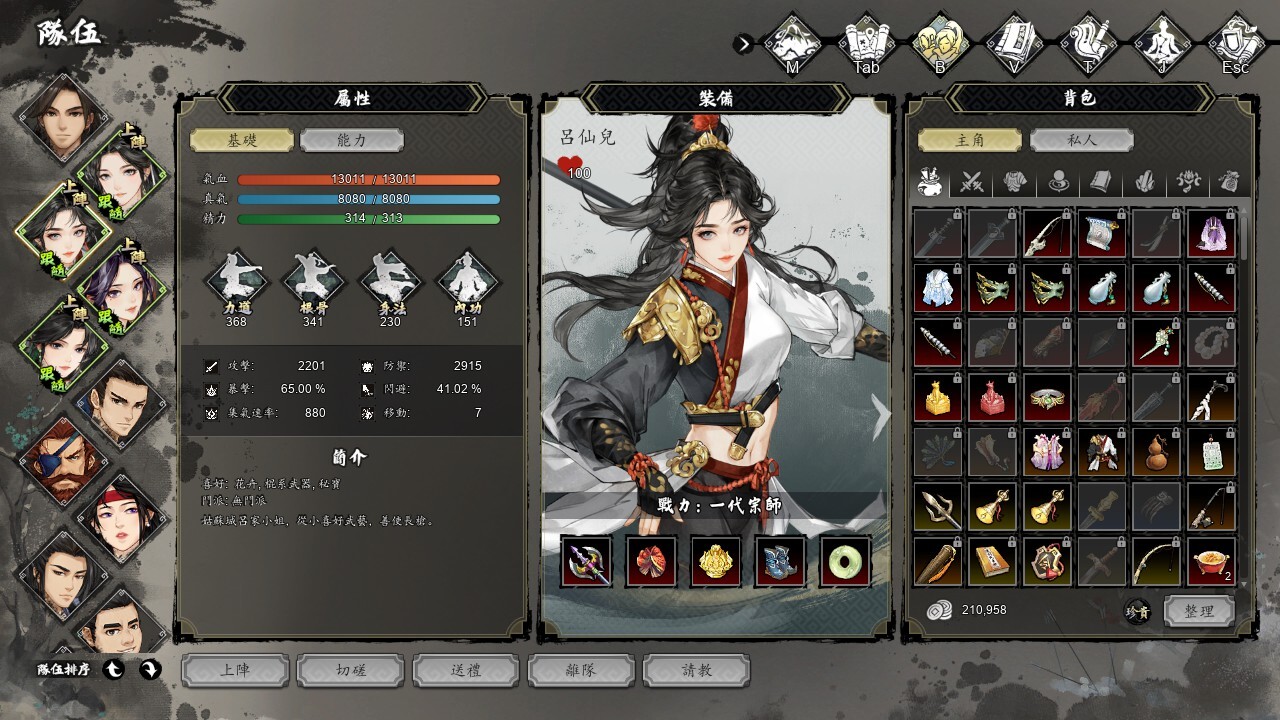
Task: Click the 請教 consult button
Action: click(696, 670)
